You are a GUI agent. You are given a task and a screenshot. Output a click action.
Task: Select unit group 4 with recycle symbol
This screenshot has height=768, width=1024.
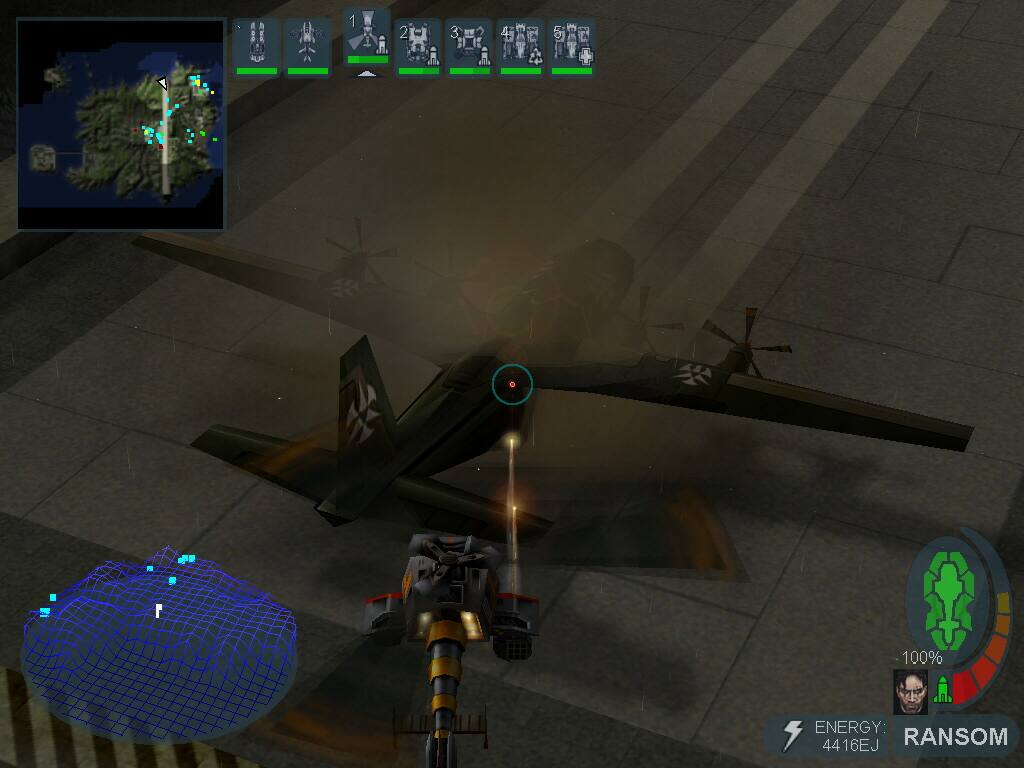click(x=520, y=44)
